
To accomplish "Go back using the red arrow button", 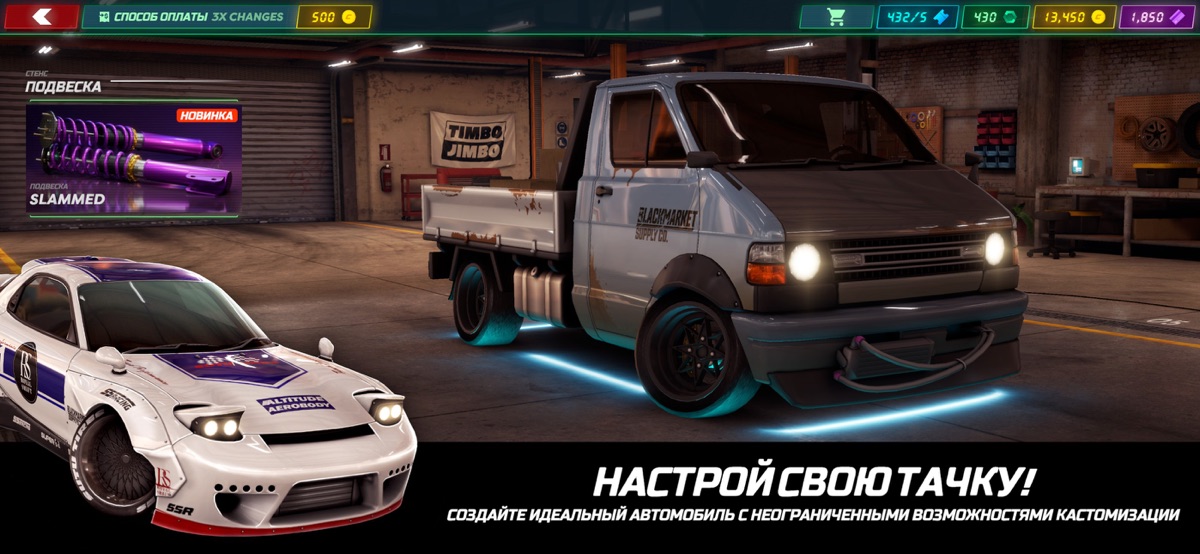I will 41,17.
